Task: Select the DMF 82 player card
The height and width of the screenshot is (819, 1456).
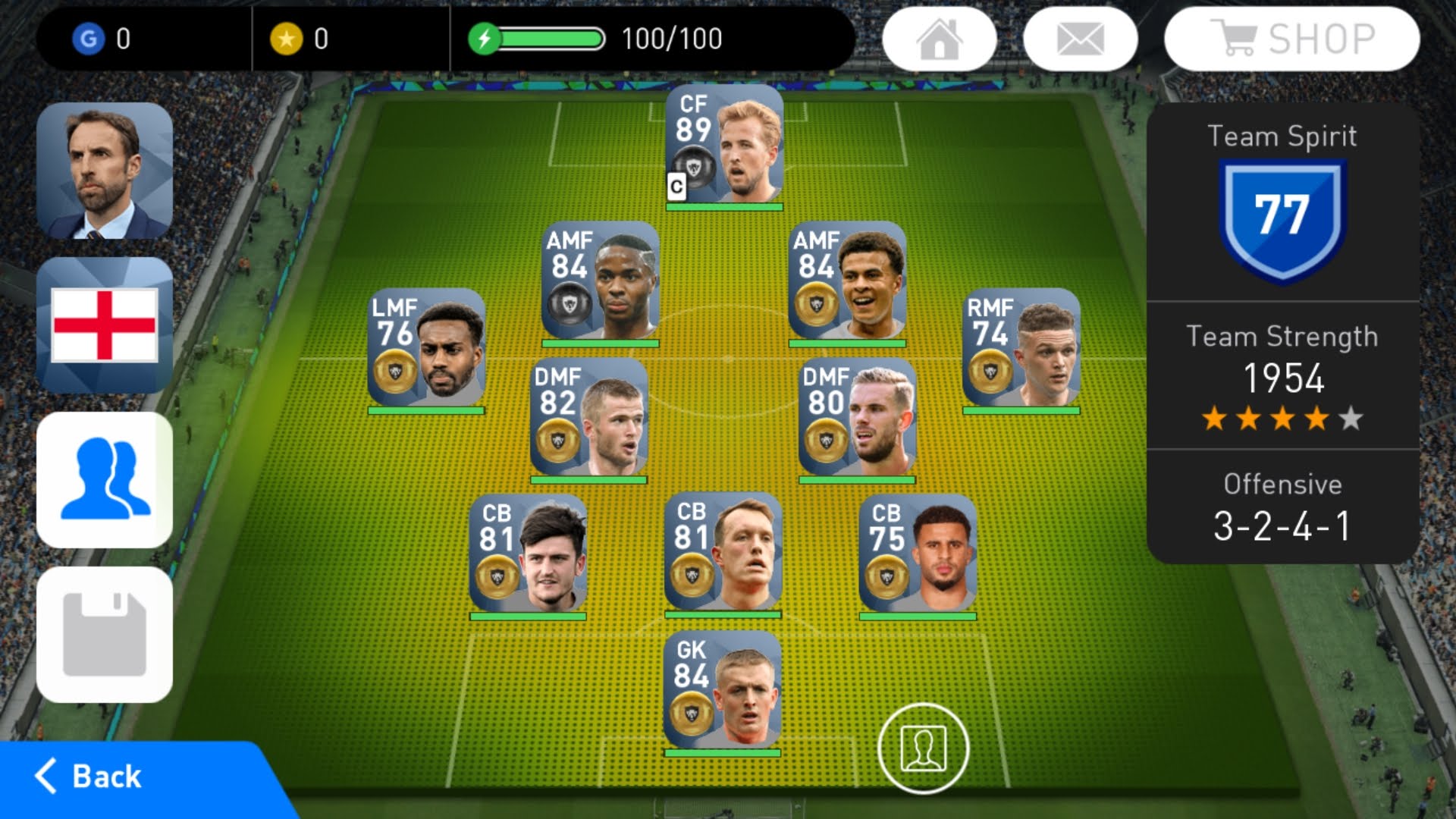Action: tap(588, 419)
